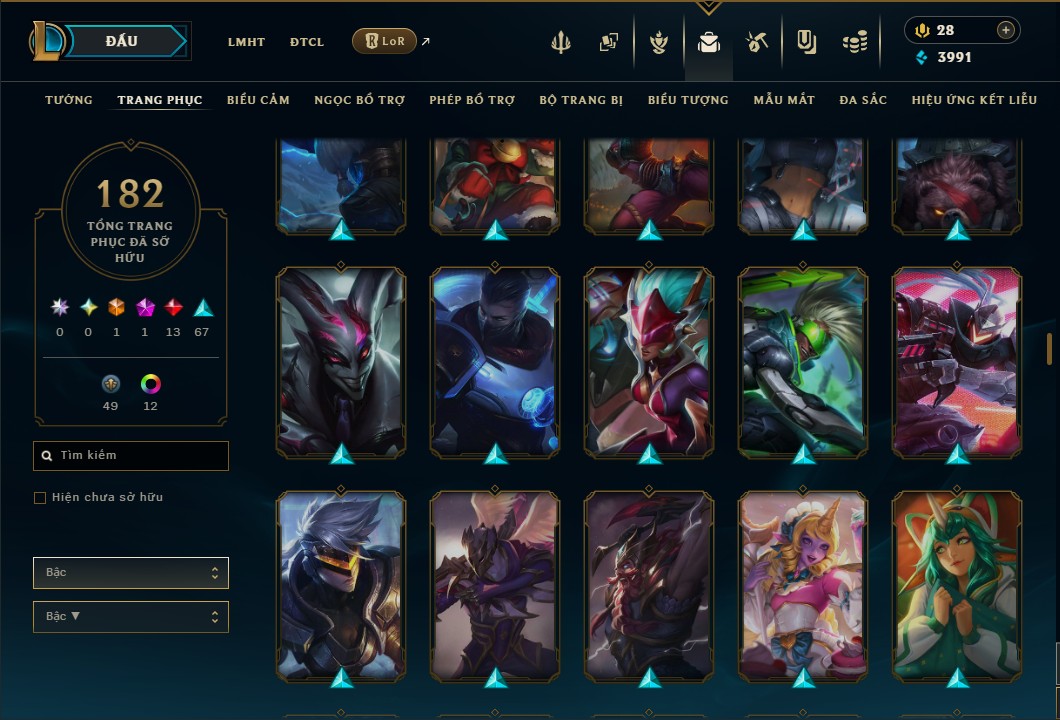Switch to the MẪU MẮT wards tab
Screen dimensions: 1060x720
pyautogui.click(x=784, y=100)
